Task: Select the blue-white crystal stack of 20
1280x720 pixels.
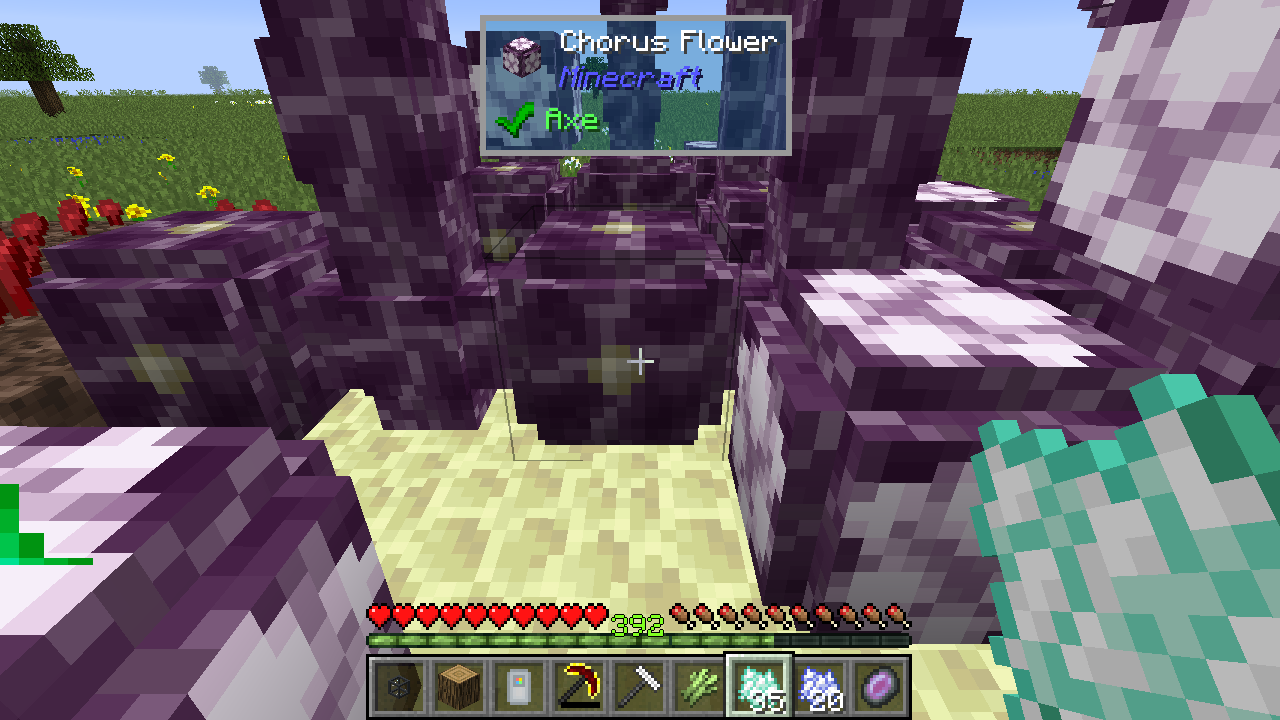Action: pos(820,686)
